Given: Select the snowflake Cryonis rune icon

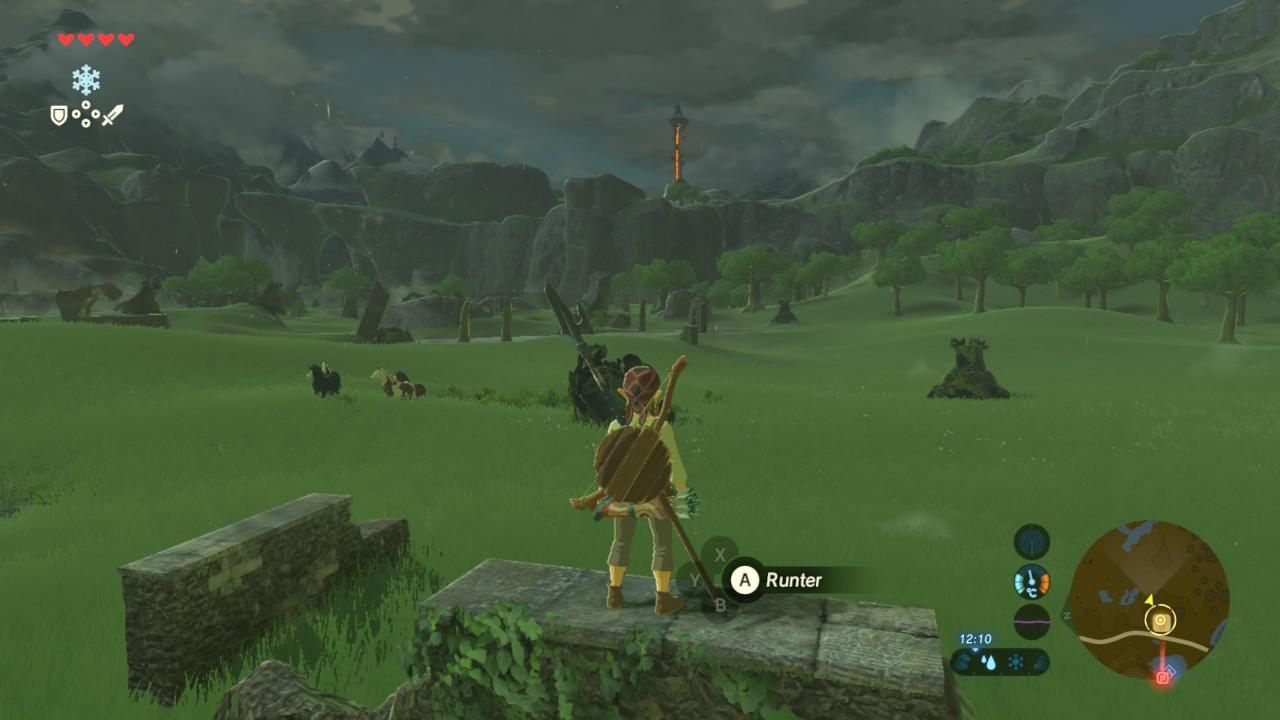Looking at the screenshot, I should [86, 79].
